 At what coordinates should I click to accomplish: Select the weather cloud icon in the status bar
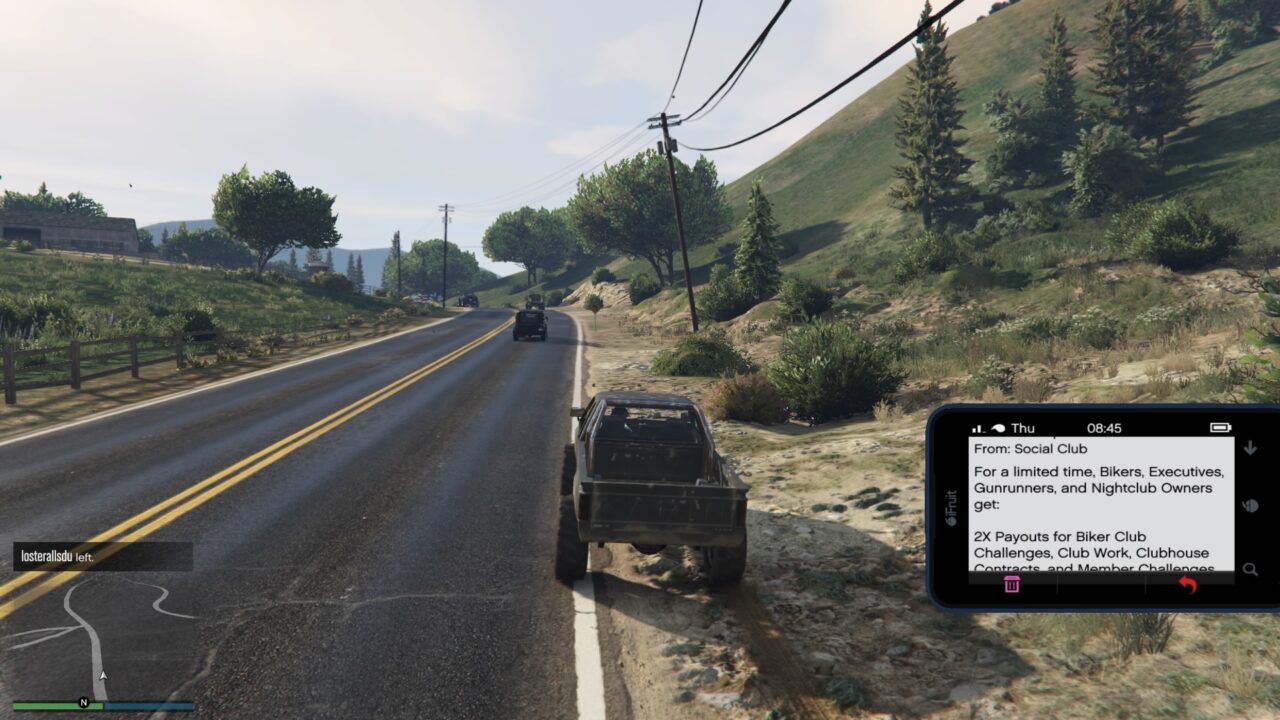[x=999, y=427]
